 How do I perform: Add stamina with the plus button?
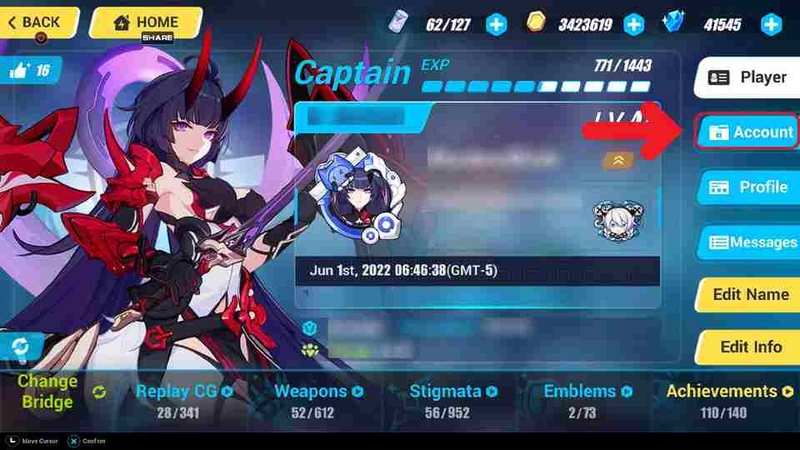(496, 22)
